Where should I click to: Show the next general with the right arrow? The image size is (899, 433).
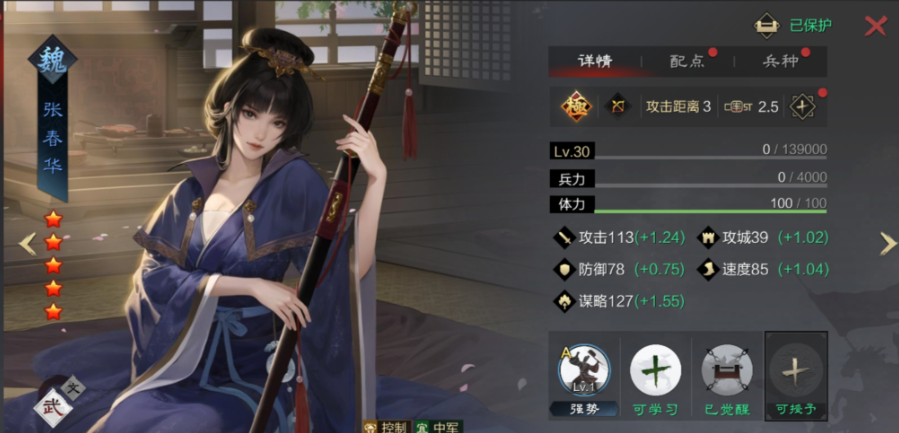point(887,243)
